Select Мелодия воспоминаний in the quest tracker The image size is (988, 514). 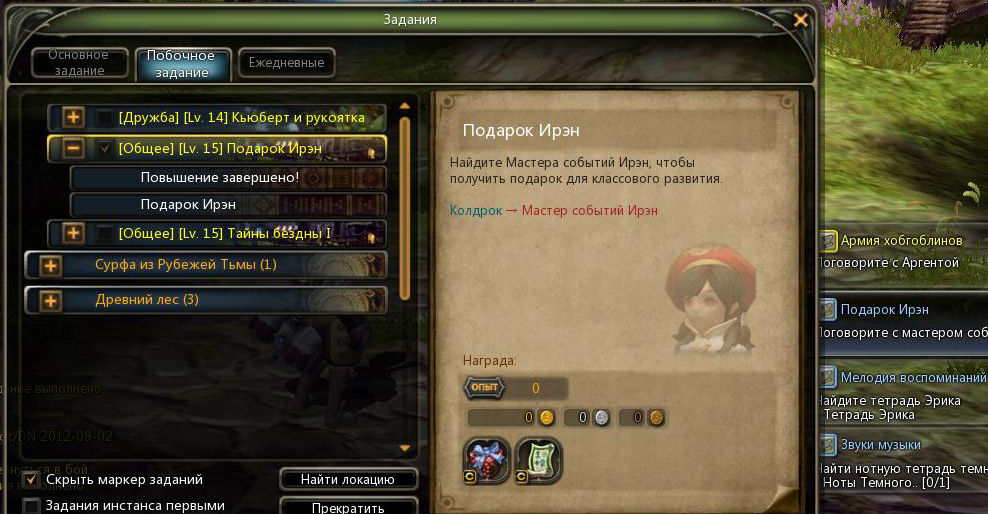pyautogui.click(x=914, y=378)
